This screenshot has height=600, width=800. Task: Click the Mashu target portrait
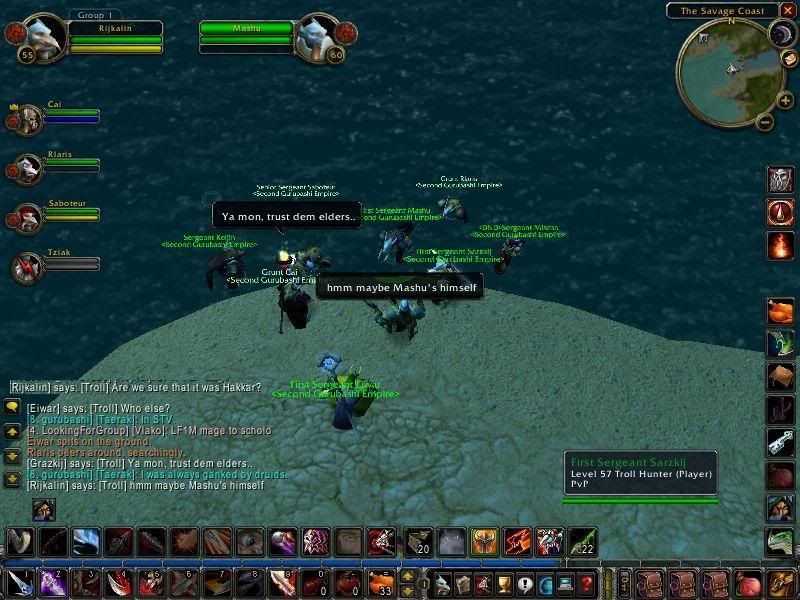coord(322,38)
